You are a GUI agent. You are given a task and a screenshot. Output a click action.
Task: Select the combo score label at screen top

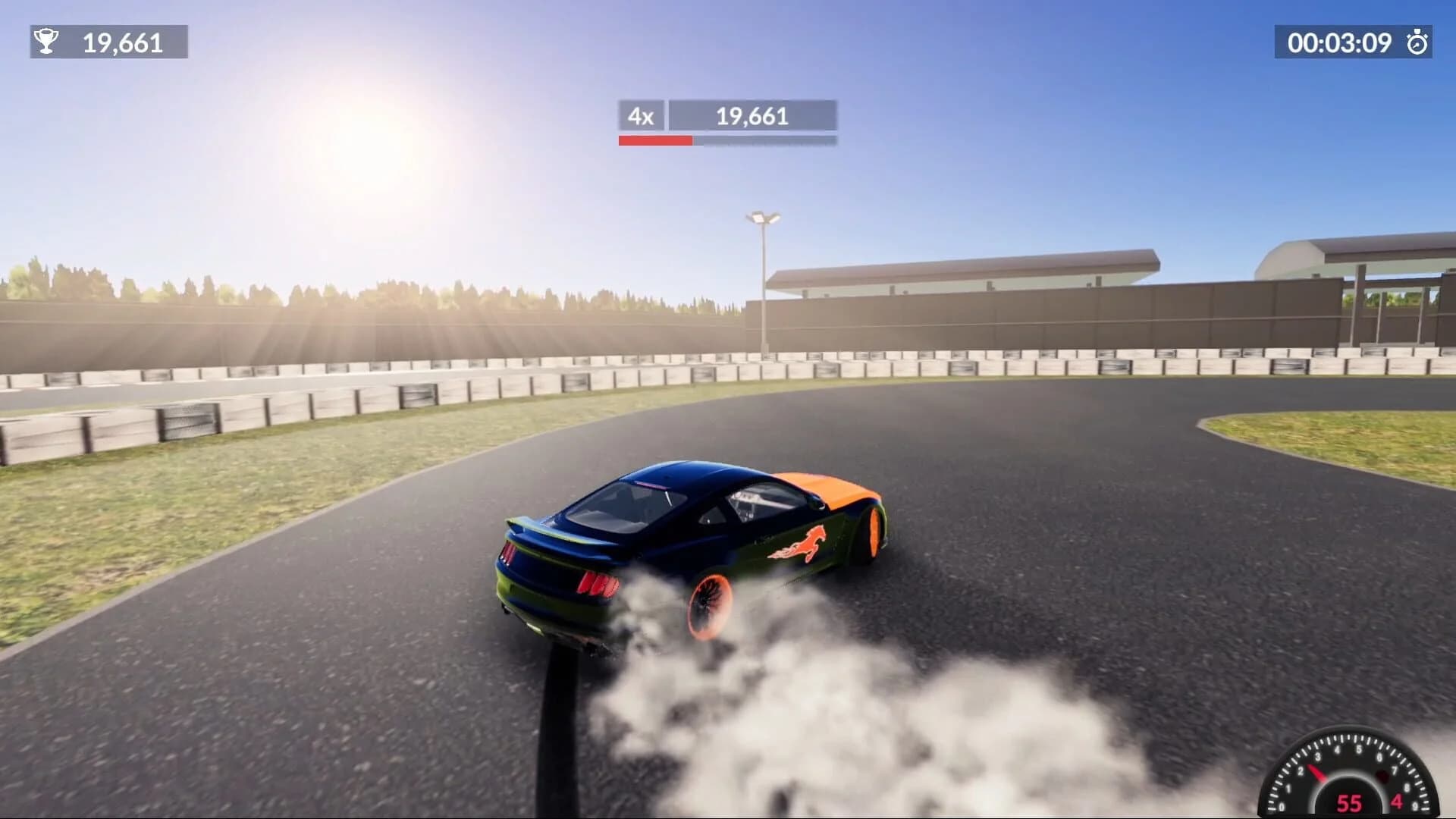[x=752, y=116]
